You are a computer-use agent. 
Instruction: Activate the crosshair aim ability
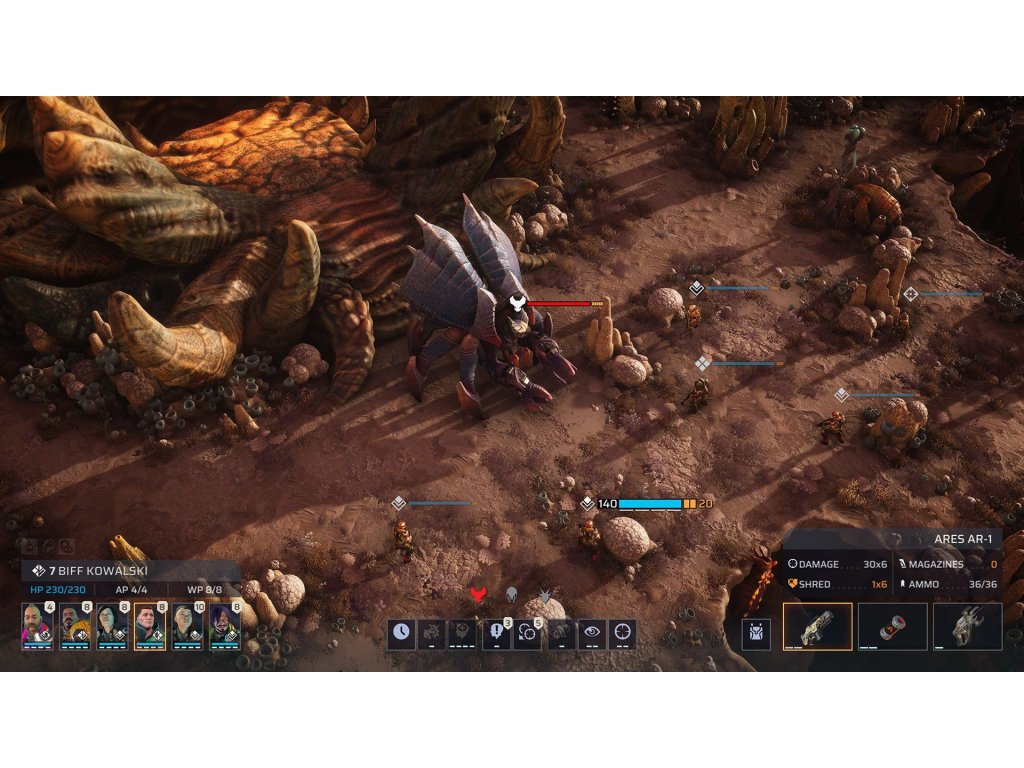tap(622, 634)
